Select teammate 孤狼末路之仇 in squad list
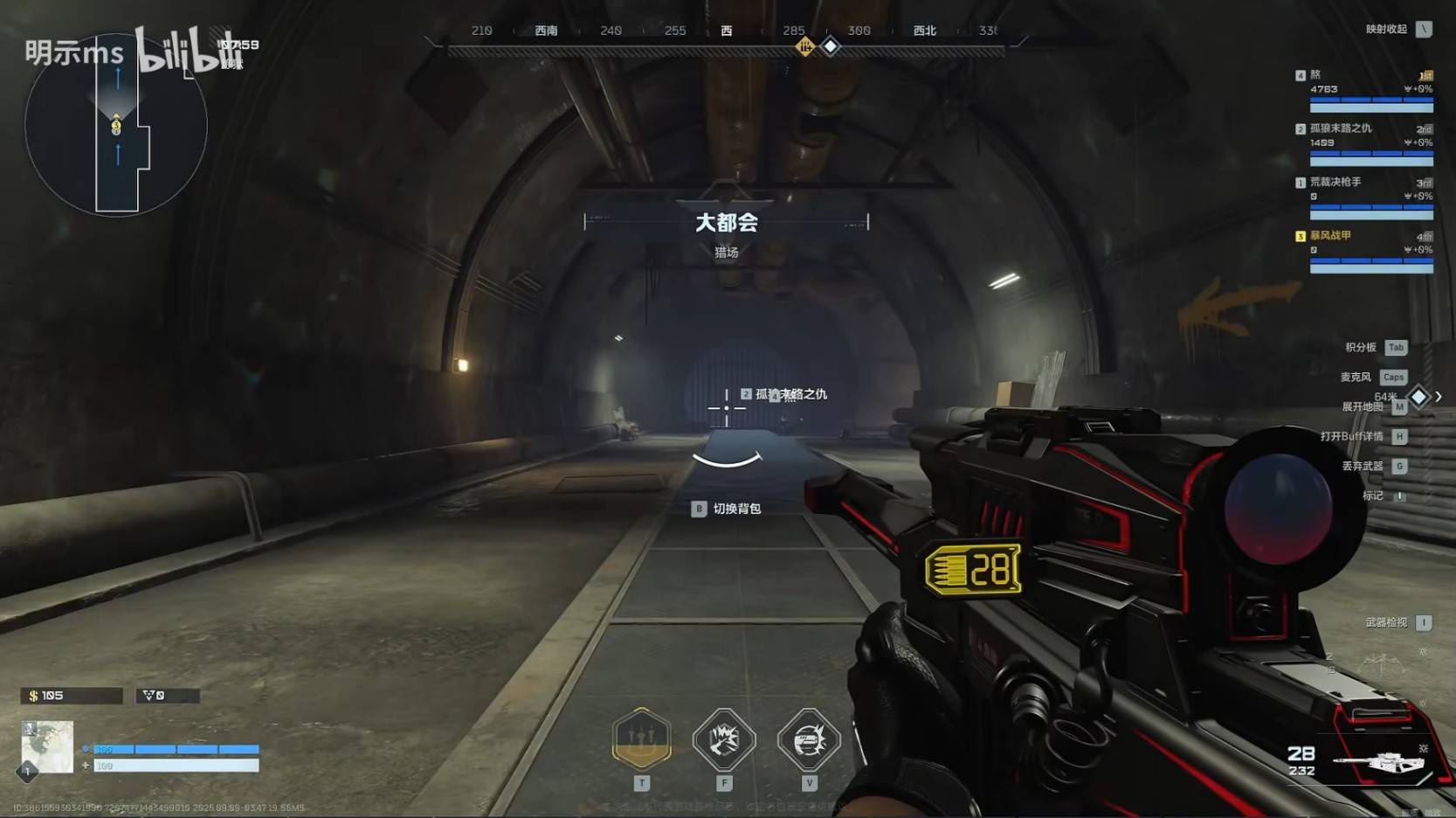The width and height of the screenshot is (1456, 818). tap(1340, 128)
